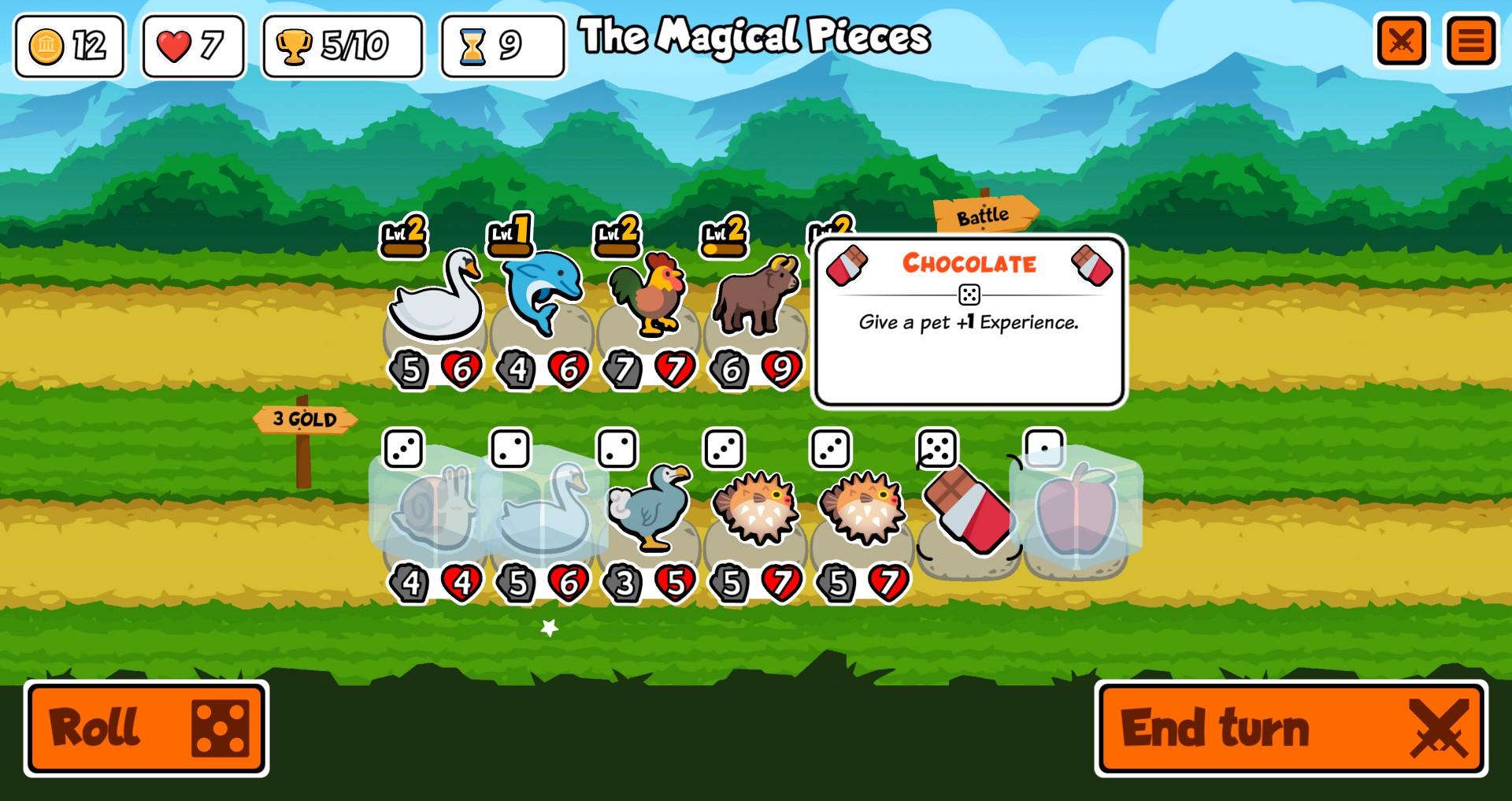
Task: Select the frozen snail in the shop
Action: pyautogui.click(x=435, y=508)
